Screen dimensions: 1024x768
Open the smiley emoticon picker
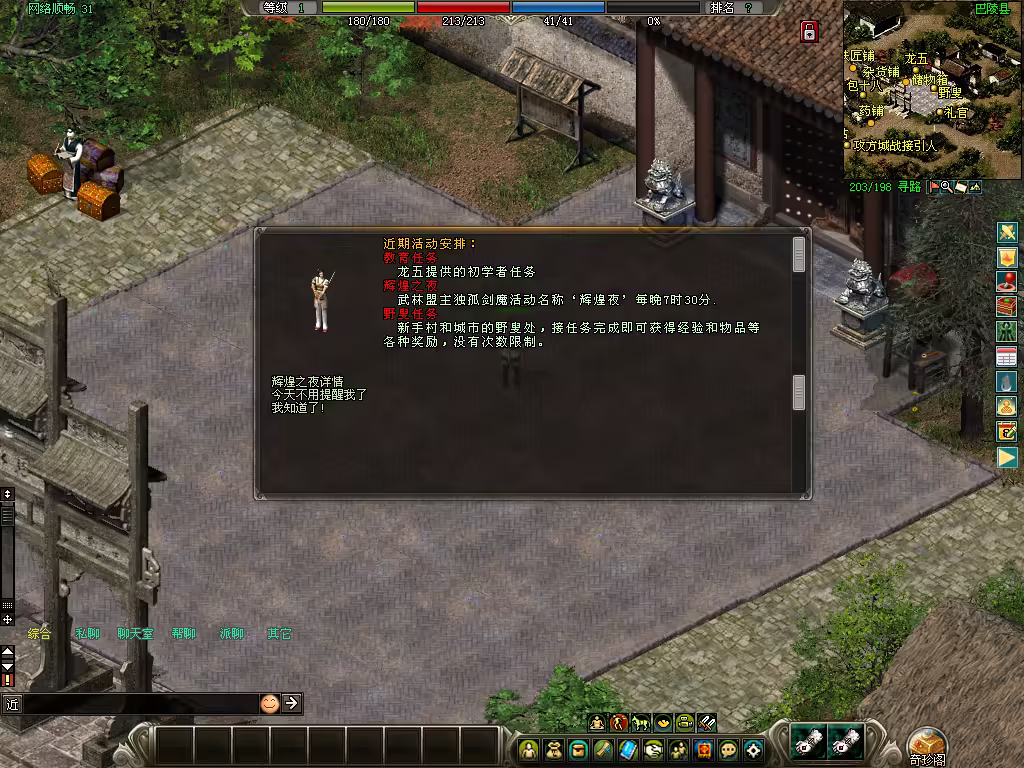click(269, 703)
